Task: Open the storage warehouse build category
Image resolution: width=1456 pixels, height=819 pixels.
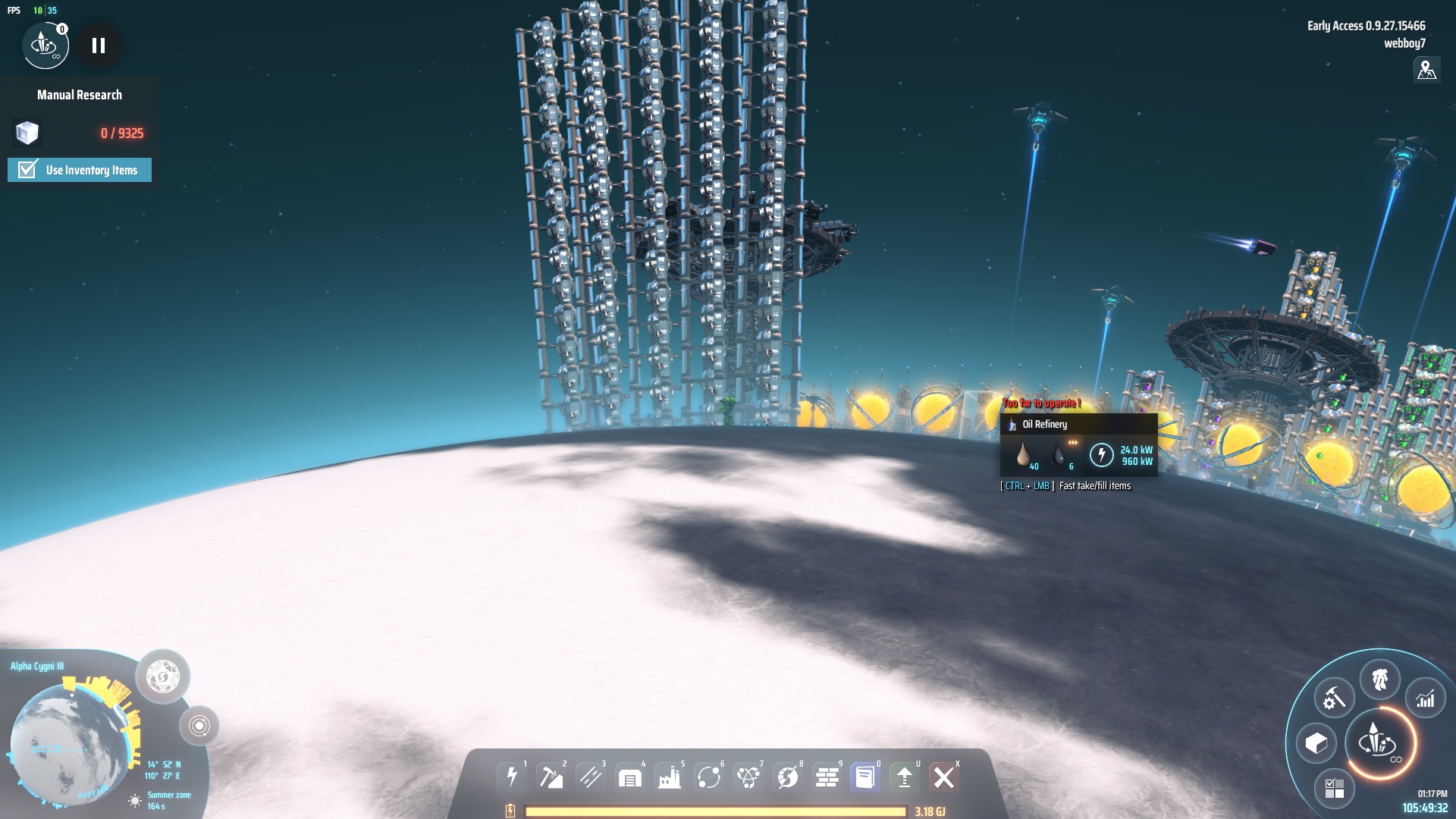Action: pos(629,777)
